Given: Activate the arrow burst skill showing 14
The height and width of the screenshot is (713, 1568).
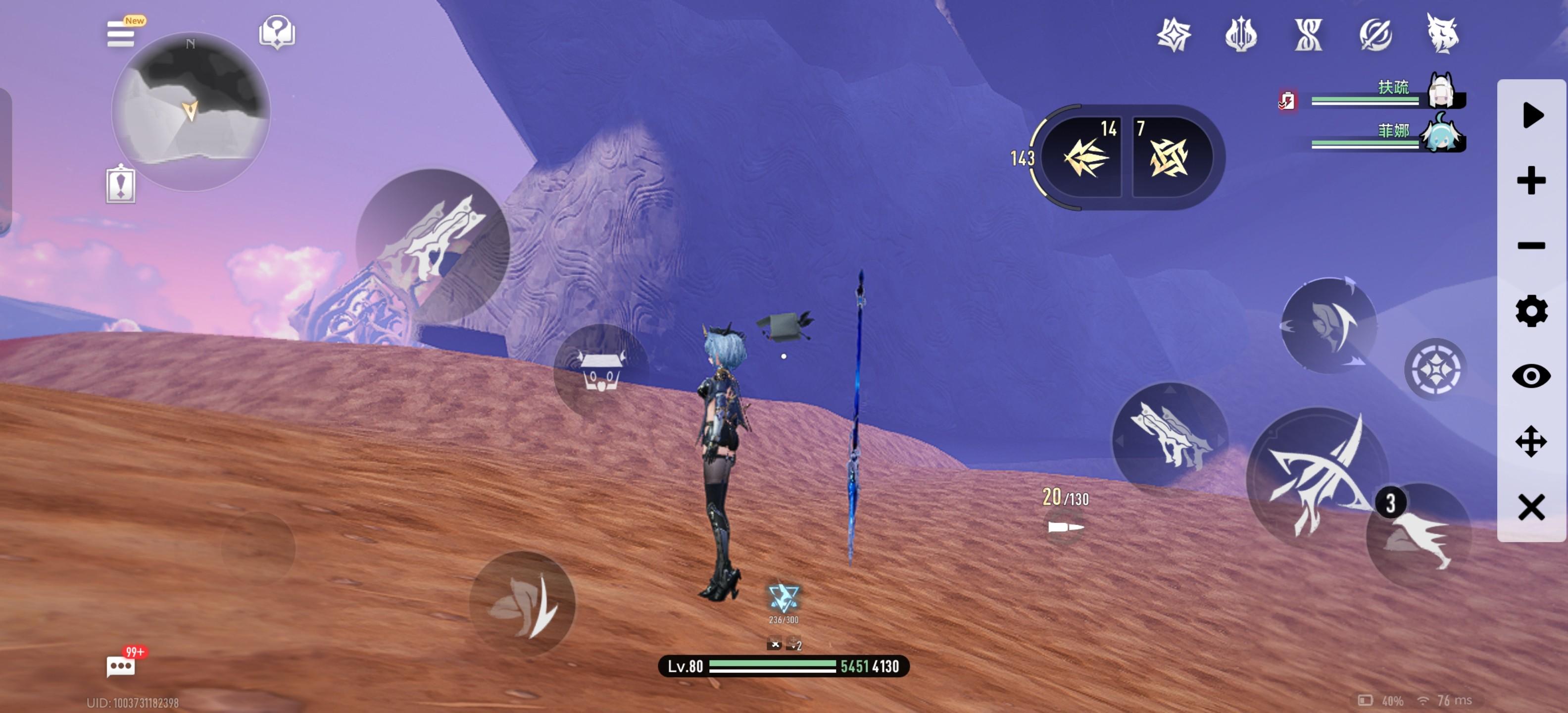Looking at the screenshot, I should [x=1085, y=157].
